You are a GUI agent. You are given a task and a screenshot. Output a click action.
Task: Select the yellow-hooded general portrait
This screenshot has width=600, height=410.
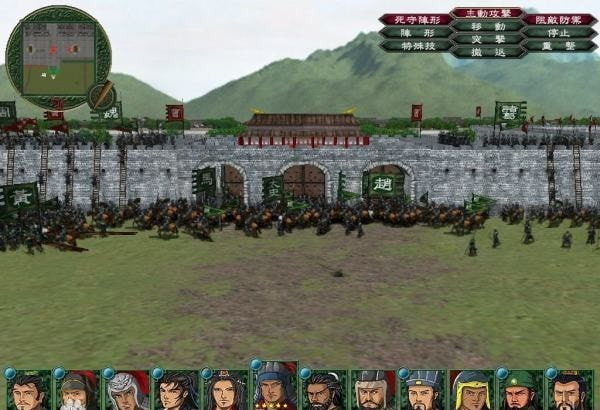pyautogui.click(x=469, y=390)
